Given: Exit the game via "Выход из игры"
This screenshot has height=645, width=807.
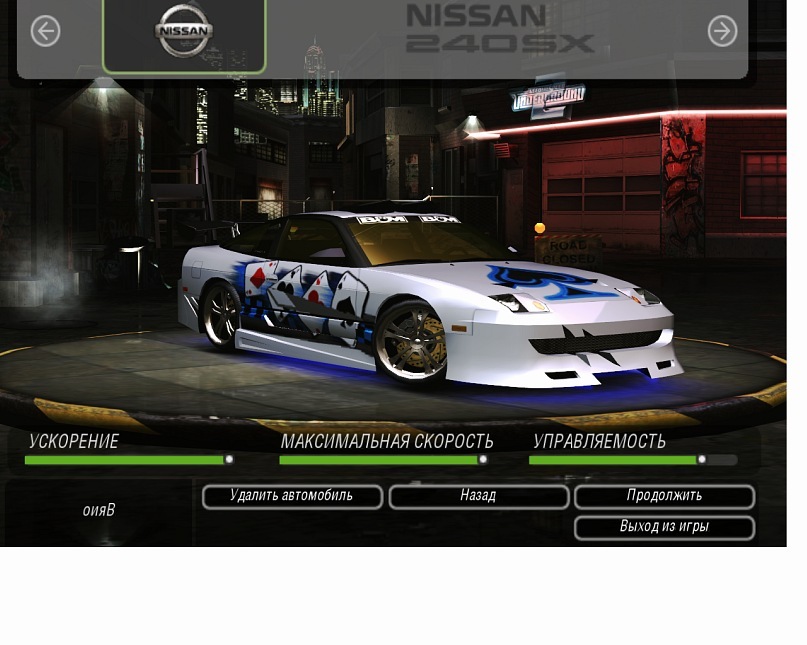Looking at the screenshot, I should [x=664, y=527].
